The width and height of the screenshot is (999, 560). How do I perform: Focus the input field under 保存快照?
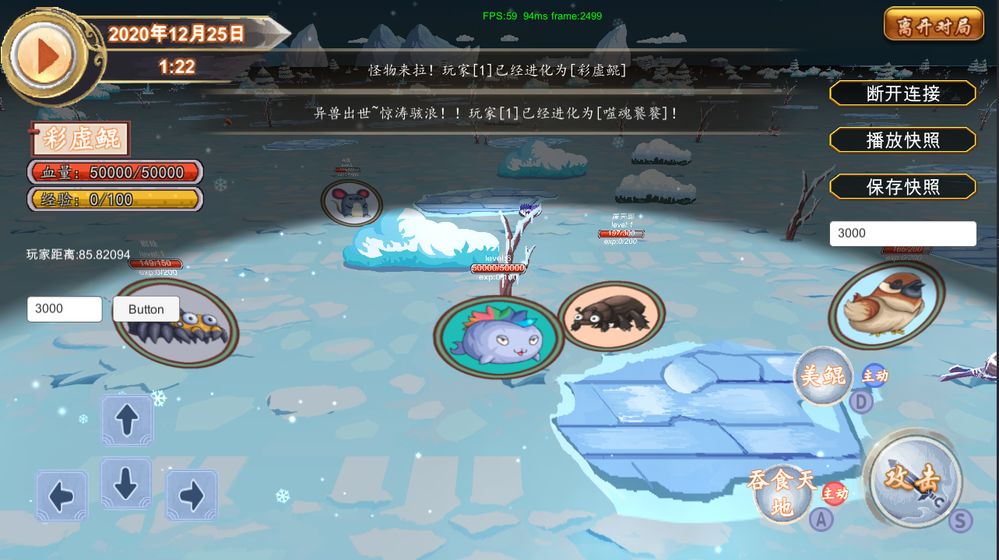(x=902, y=233)
